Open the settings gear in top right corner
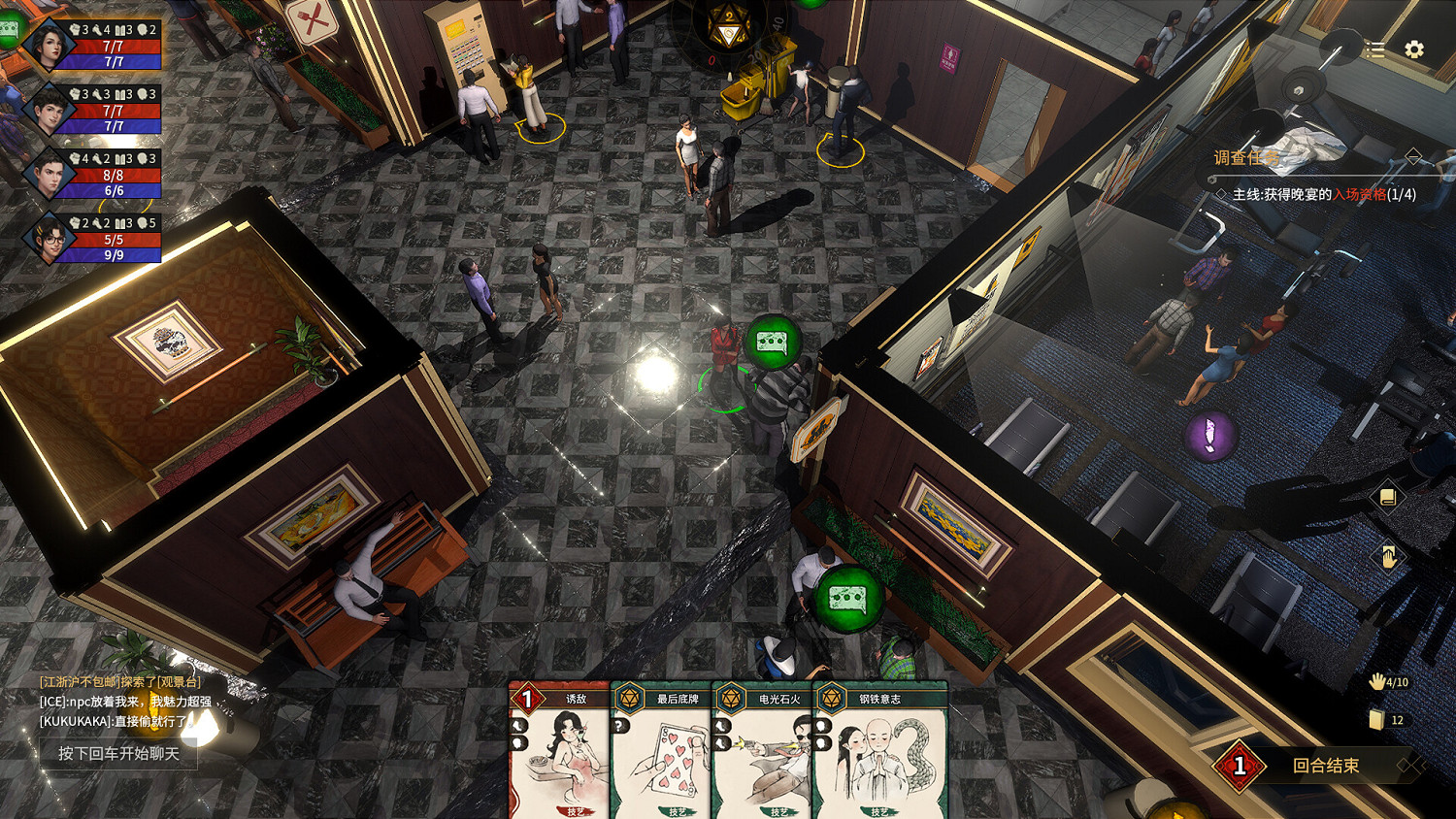The image size is (1456, 819). click(1413, 50)
